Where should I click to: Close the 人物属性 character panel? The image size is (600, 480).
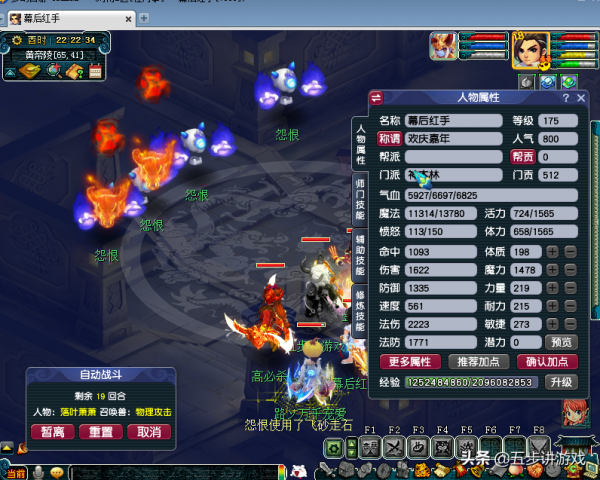point(580,98)
